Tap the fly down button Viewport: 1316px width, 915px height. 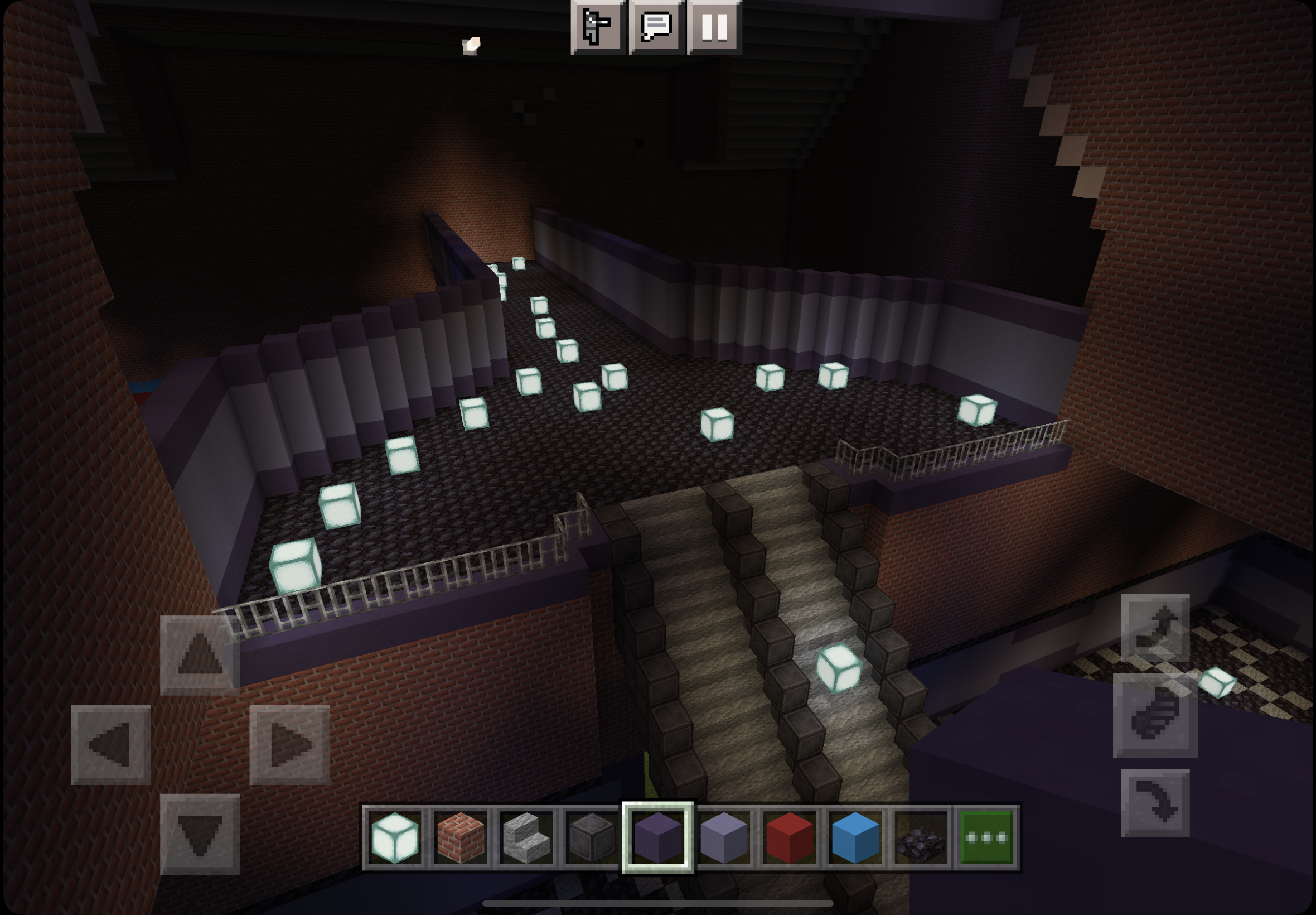click(1155, 803)
